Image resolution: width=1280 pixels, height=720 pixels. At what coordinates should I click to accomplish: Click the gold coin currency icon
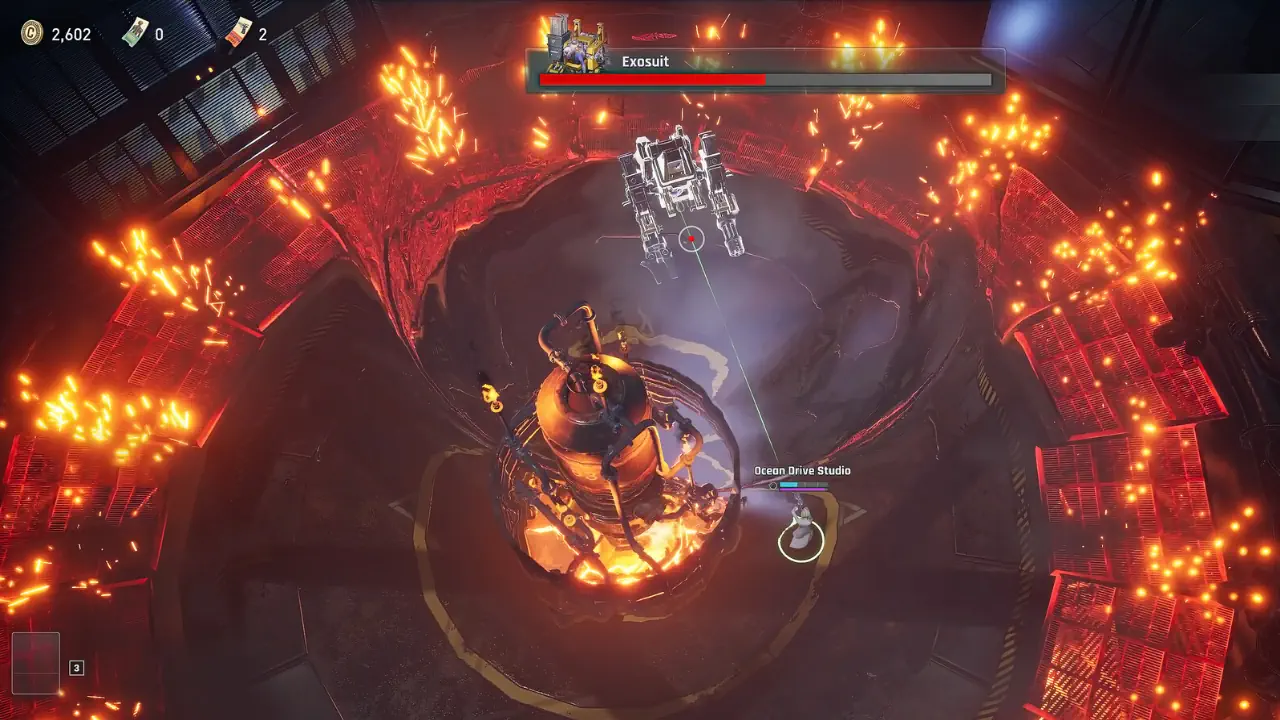coord(32,33)
